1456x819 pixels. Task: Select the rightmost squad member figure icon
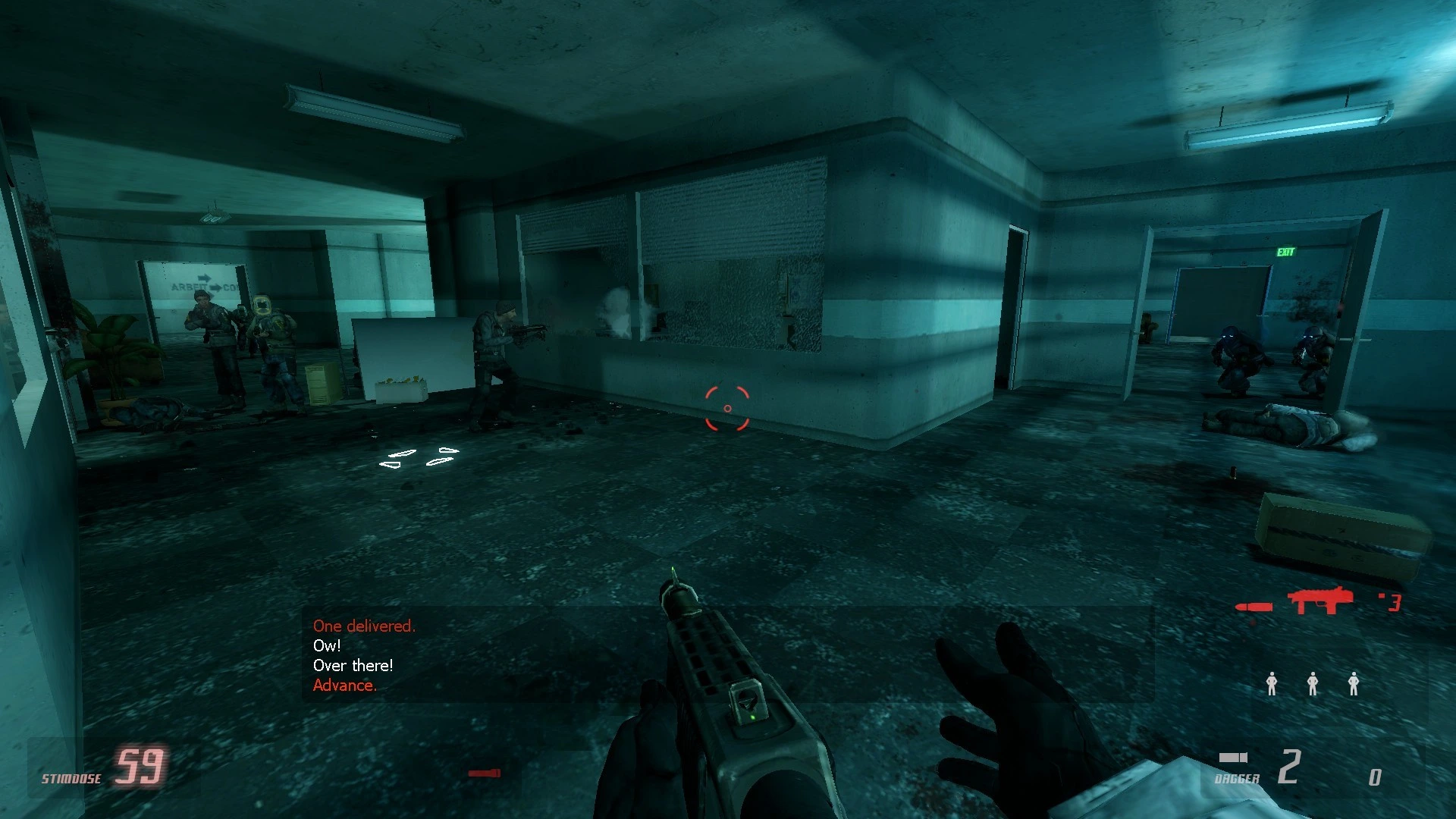pos(1354,685)
